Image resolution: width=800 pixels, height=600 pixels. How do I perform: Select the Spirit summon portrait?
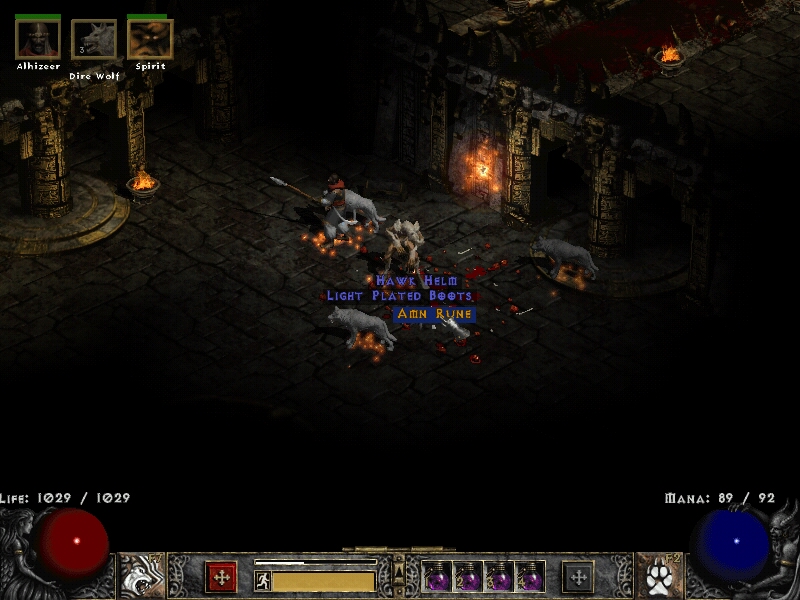150,39
